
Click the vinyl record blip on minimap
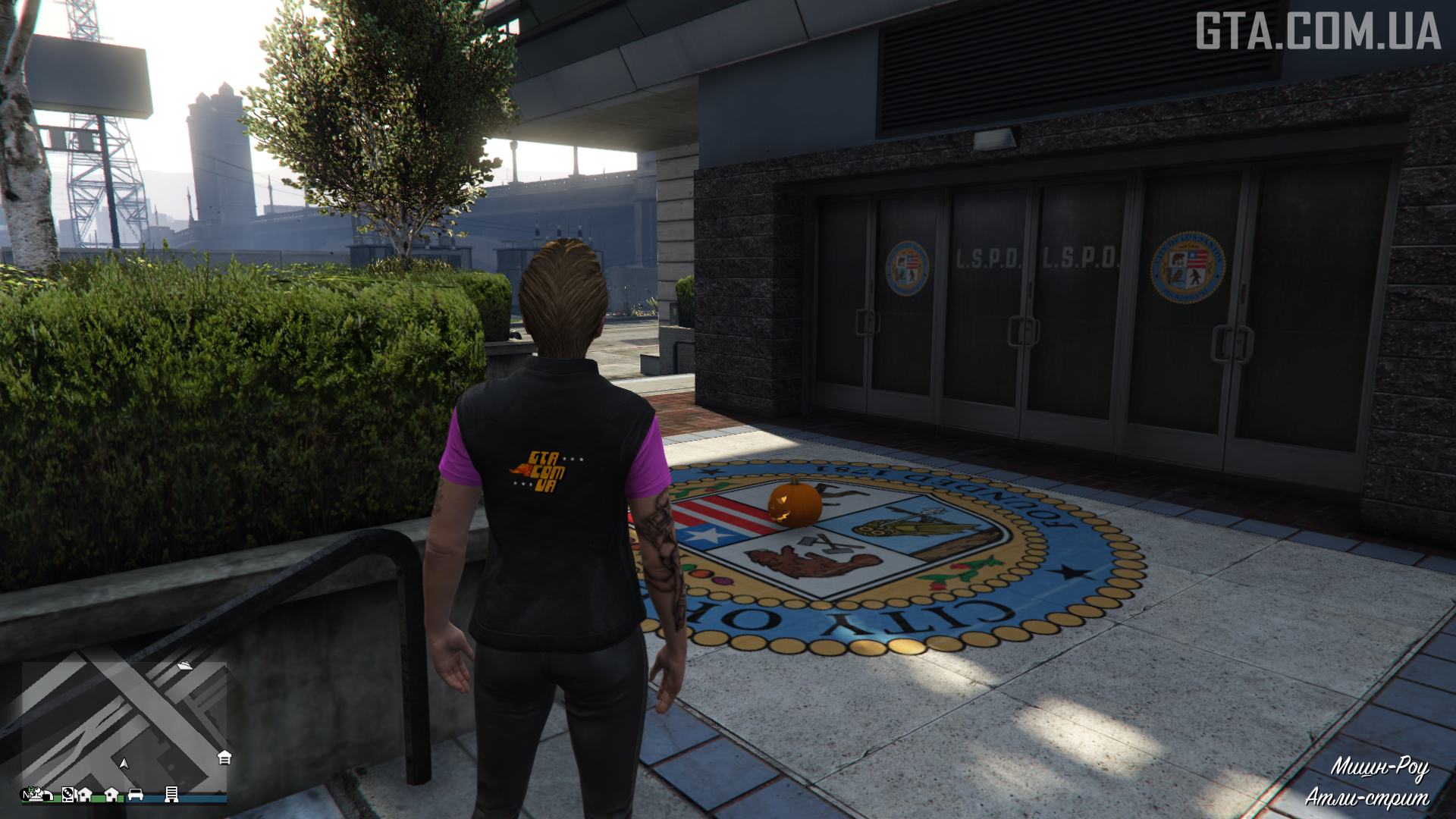(x=67, y=794)
